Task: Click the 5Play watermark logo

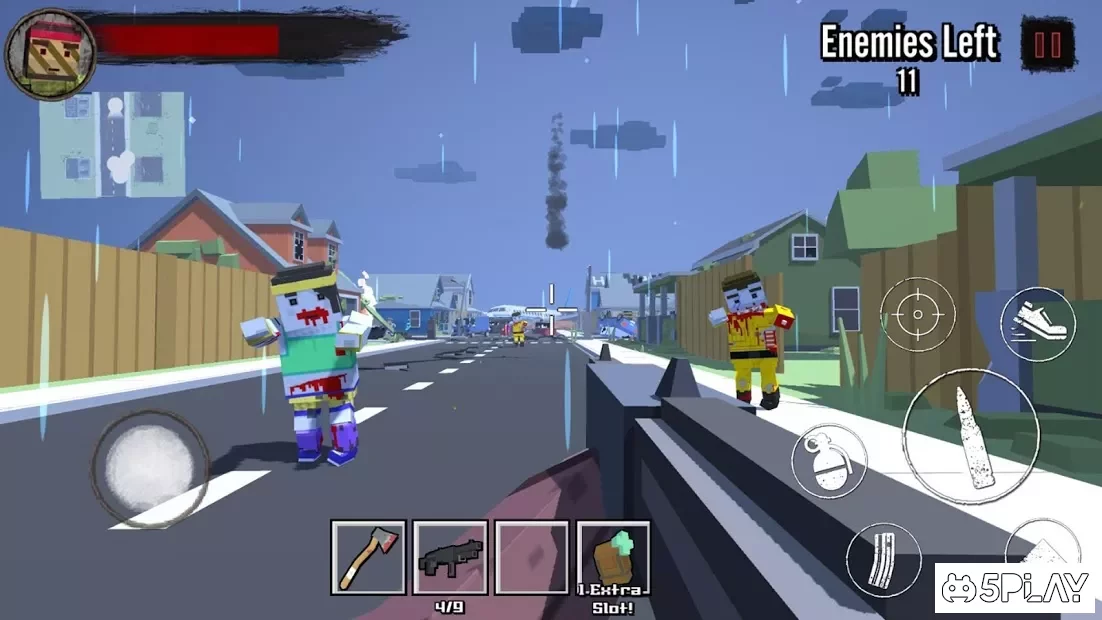Action: coord(1015,588)
